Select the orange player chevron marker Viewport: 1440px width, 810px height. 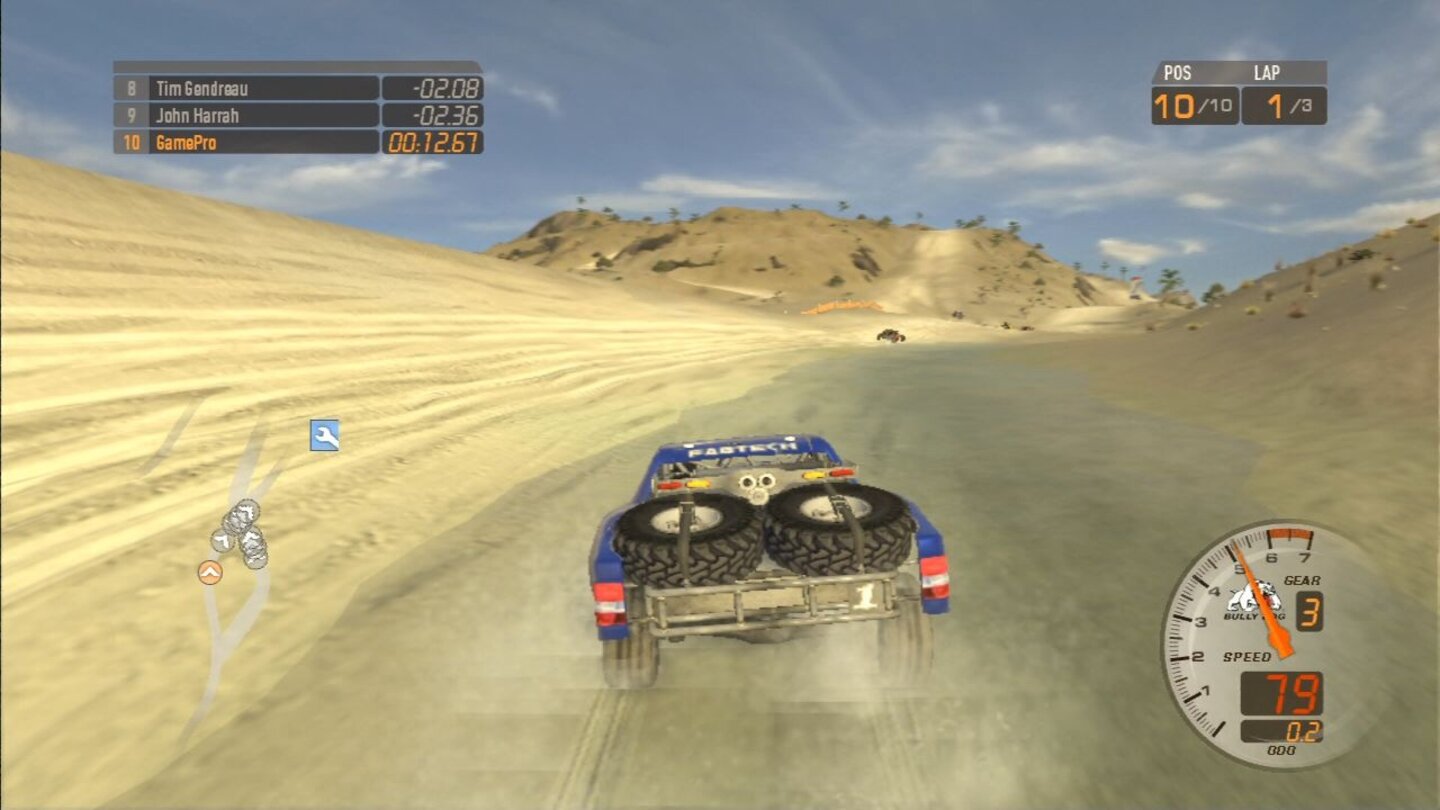pyautogui.click(x=209, y=573)
